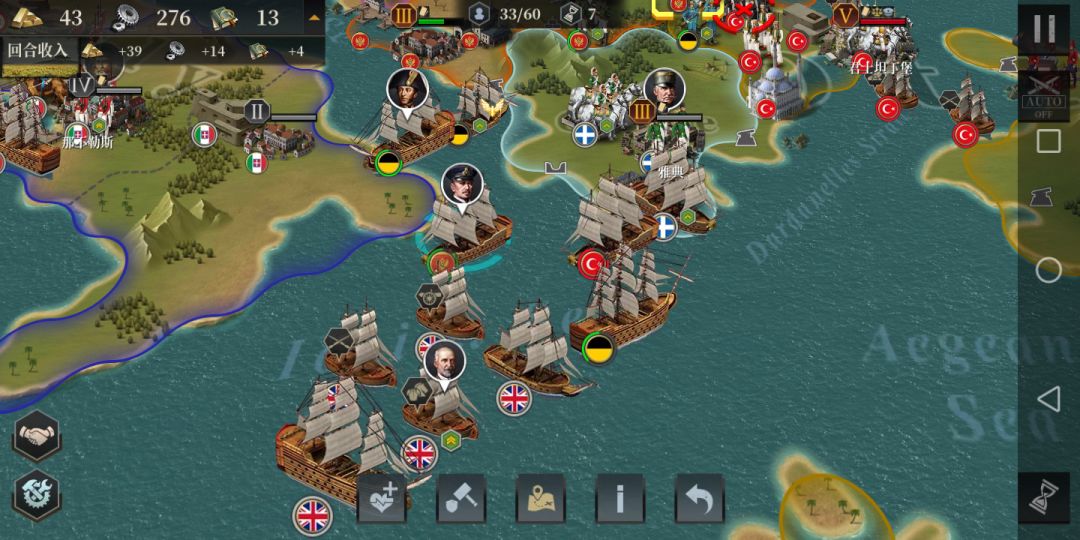Collapse the resource panel with orange arrow
The width and height of the screenshot is (1080, 540).
[x=314, y=17]
